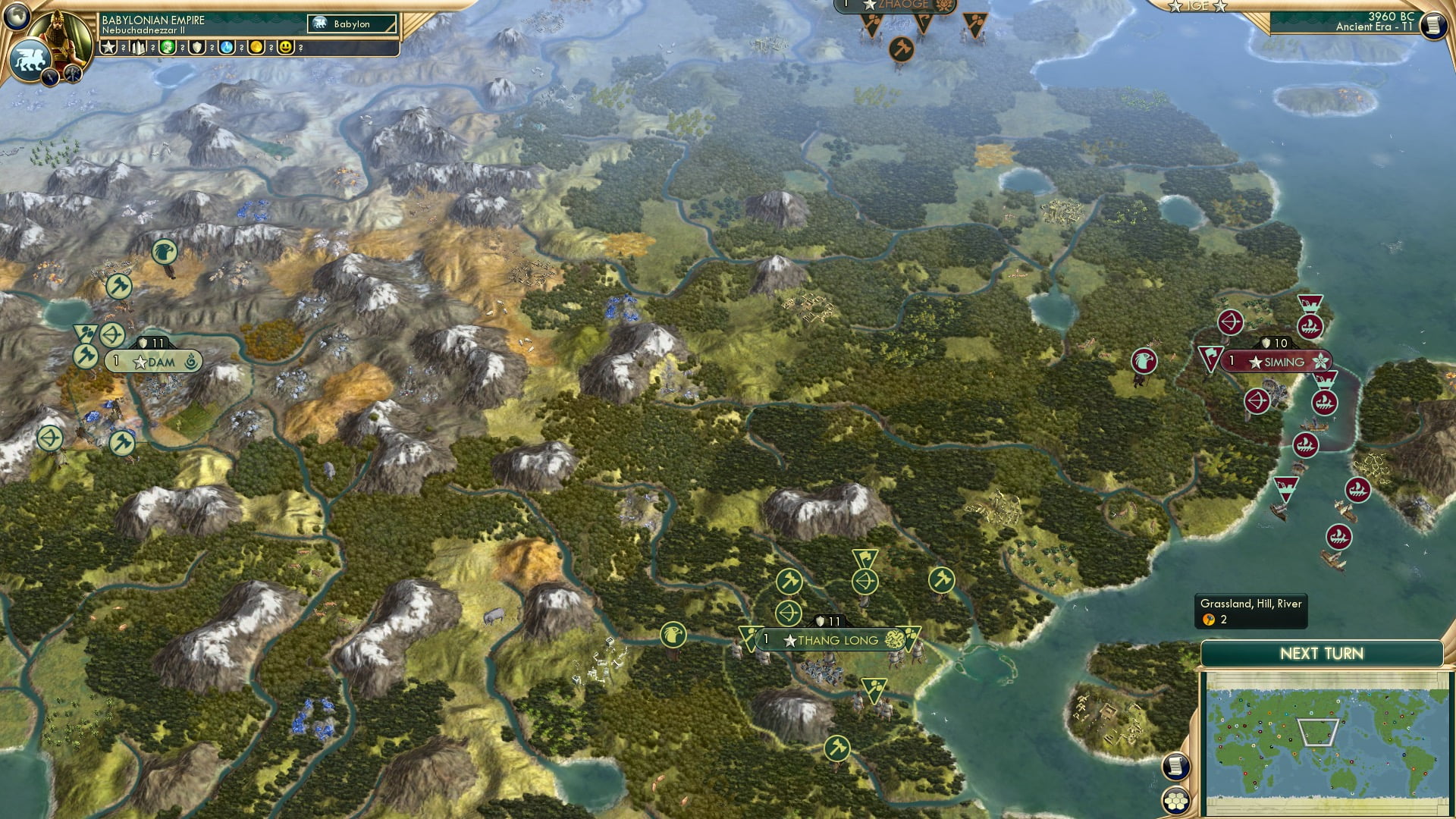Open the IGE editor at top right
This screenshot has height=819, width=1456.
[1198, 7]
